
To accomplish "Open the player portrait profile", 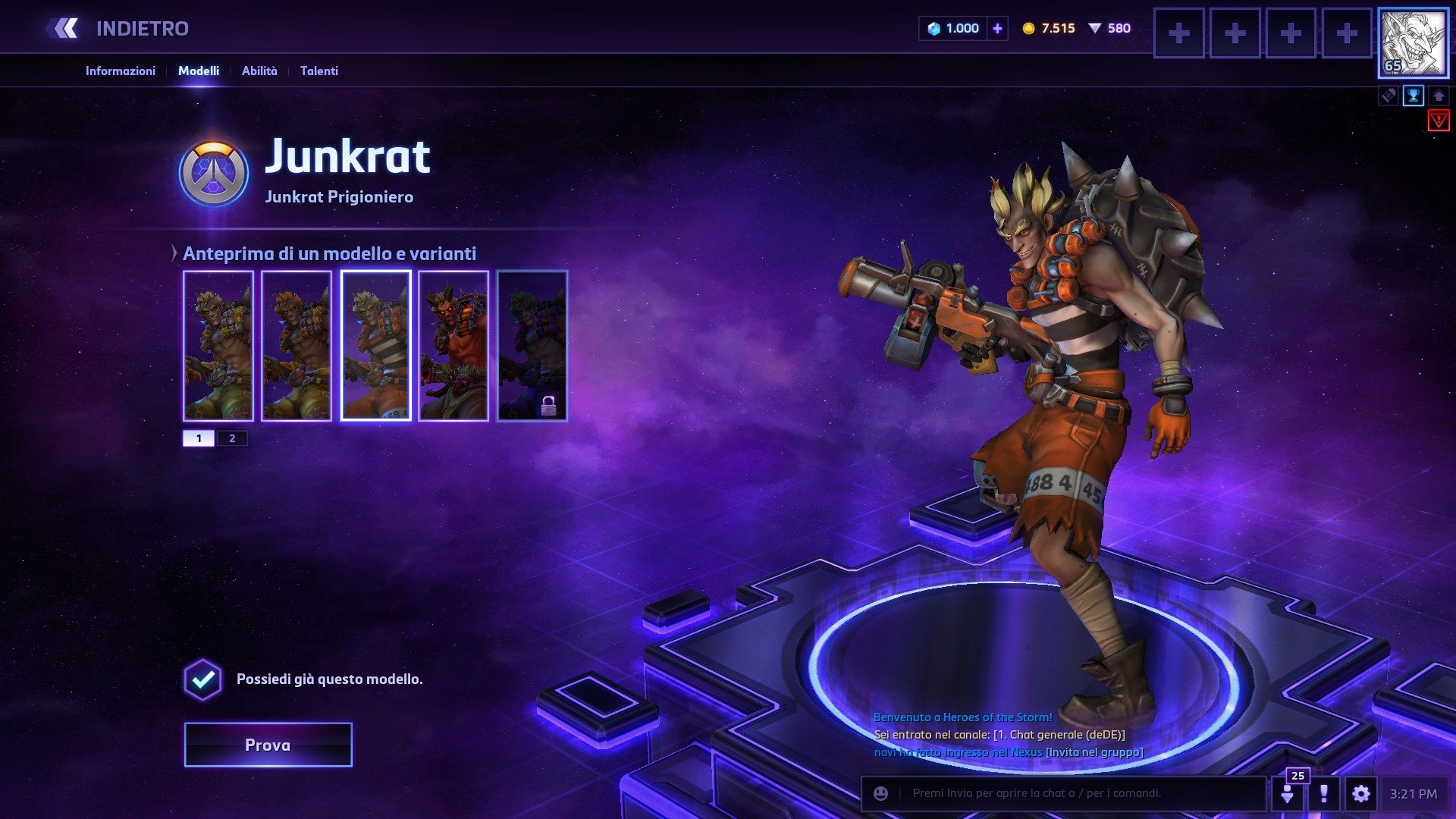I will (1412, 43).
